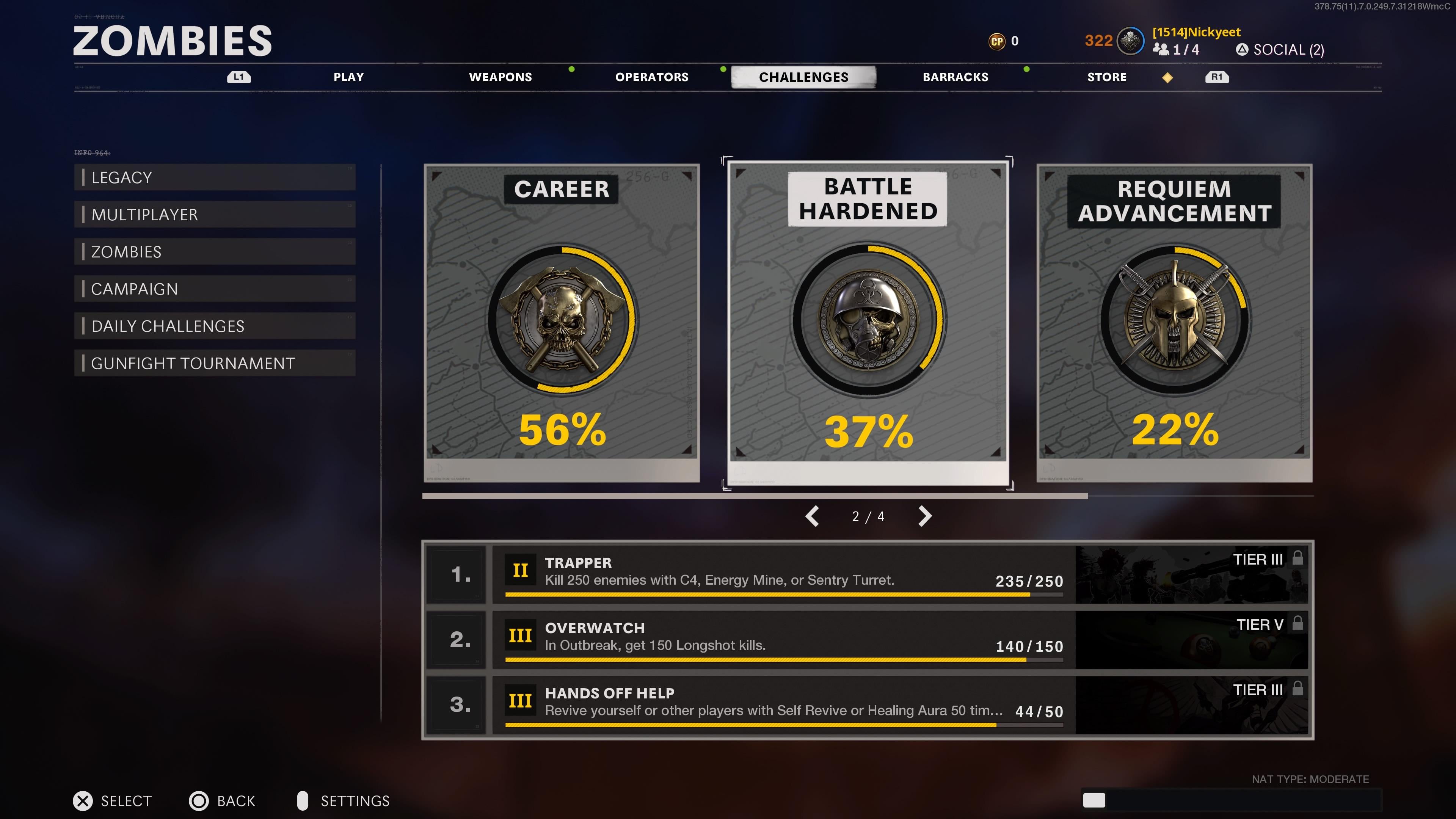Go to the Operators tab
The width and height of the screenshot is (1456, 819).
(652, 77)
